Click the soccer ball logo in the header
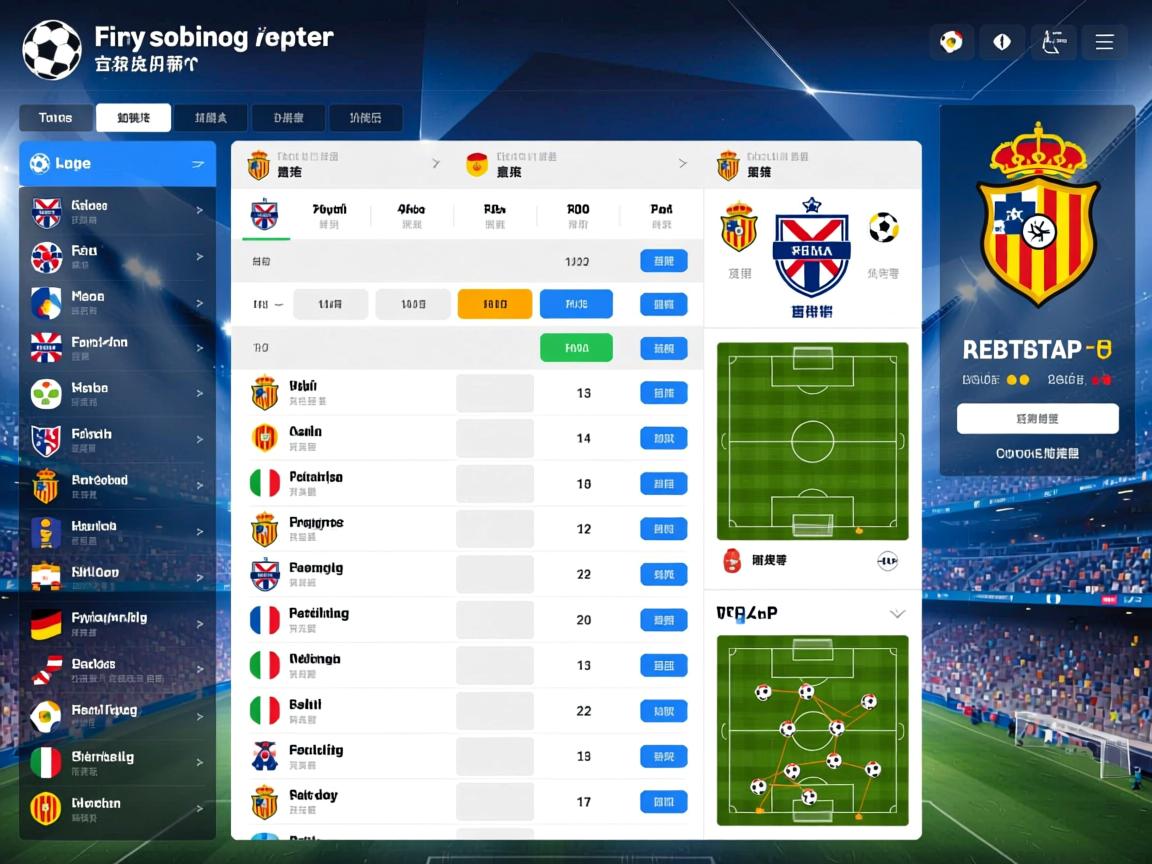 tap(52, 48)
